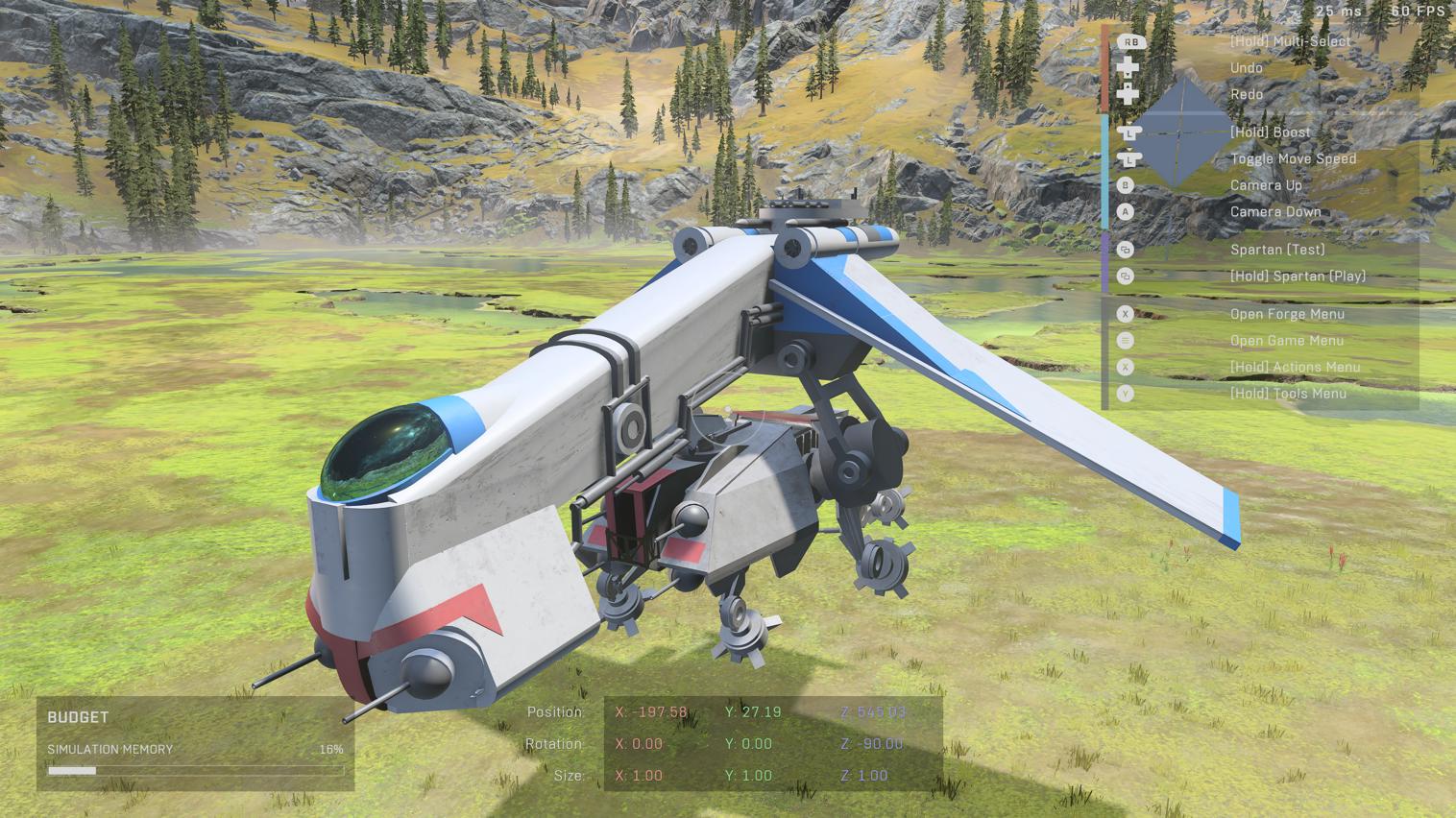Enable boost movement

[1270, 131]
